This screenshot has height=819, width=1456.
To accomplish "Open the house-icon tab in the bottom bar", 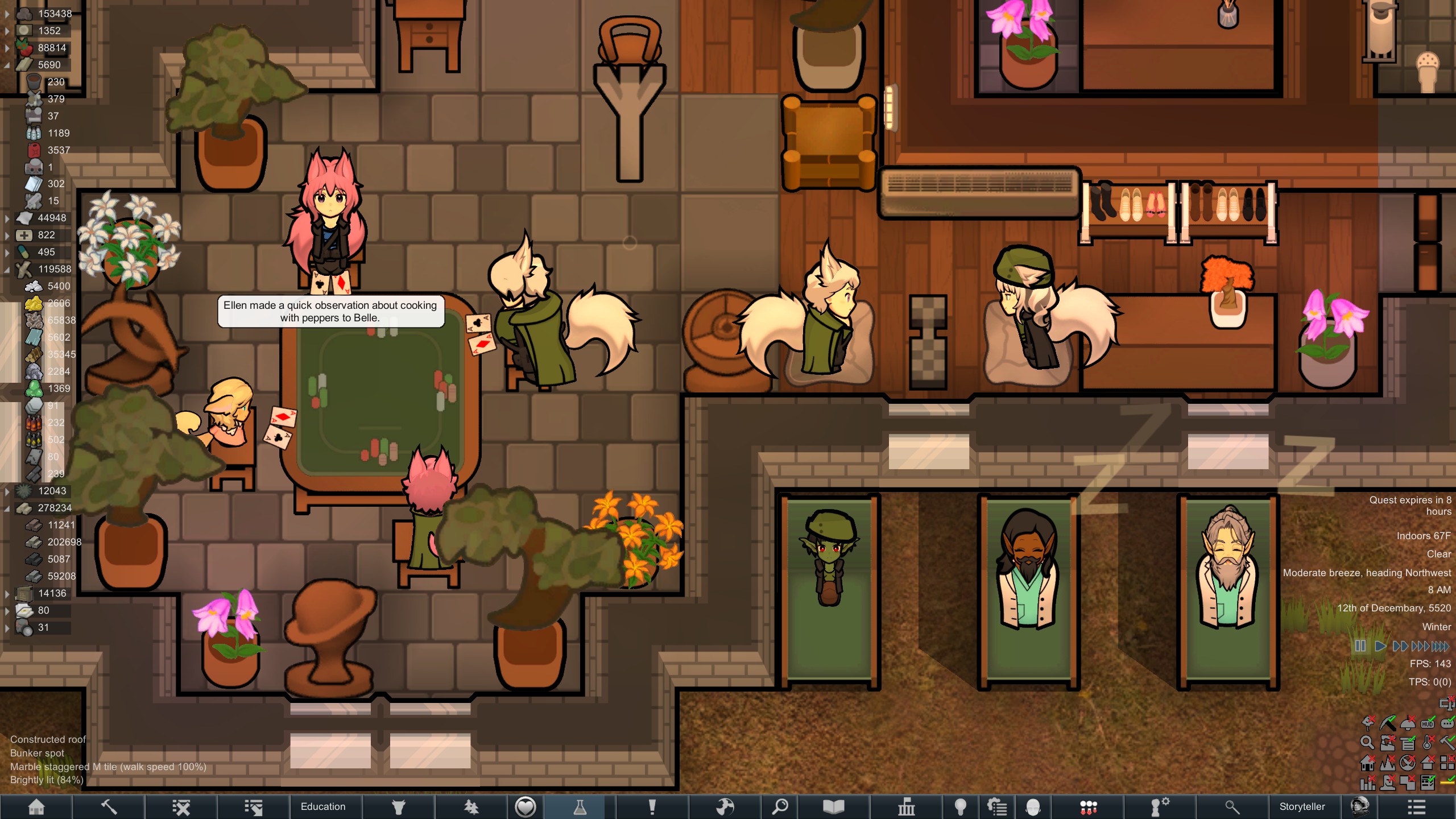I will (36, 806).
